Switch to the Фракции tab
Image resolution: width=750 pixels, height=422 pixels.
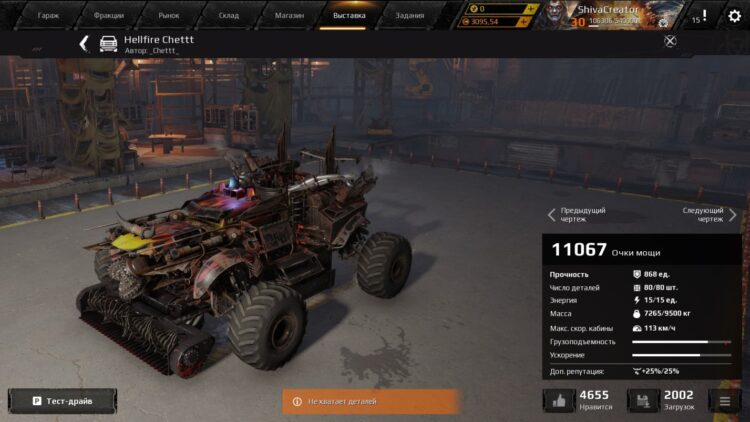pyautogui.click(x=108, y=16)
